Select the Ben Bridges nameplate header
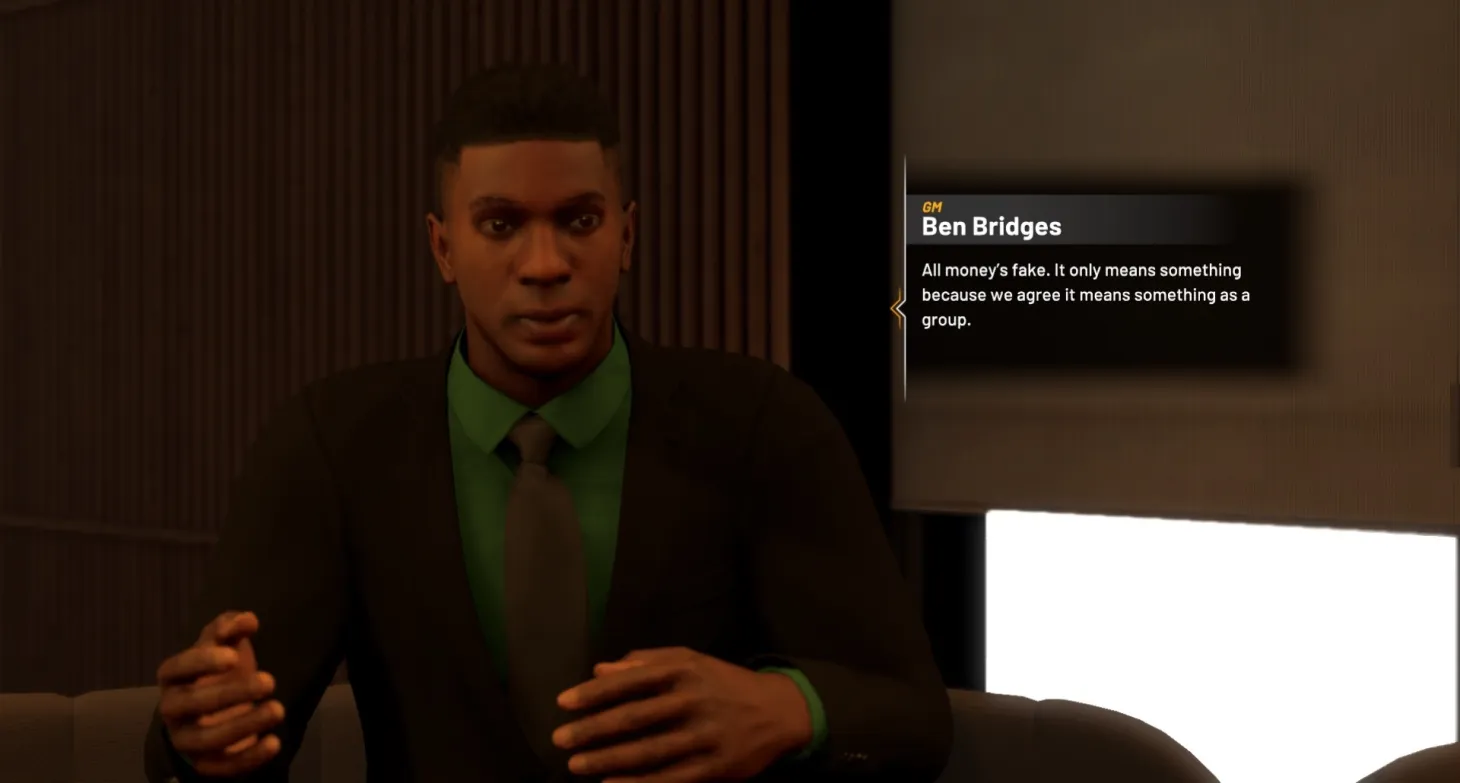Image resolution: width=1460 pixels, height=783 pixels. point(991,226)
